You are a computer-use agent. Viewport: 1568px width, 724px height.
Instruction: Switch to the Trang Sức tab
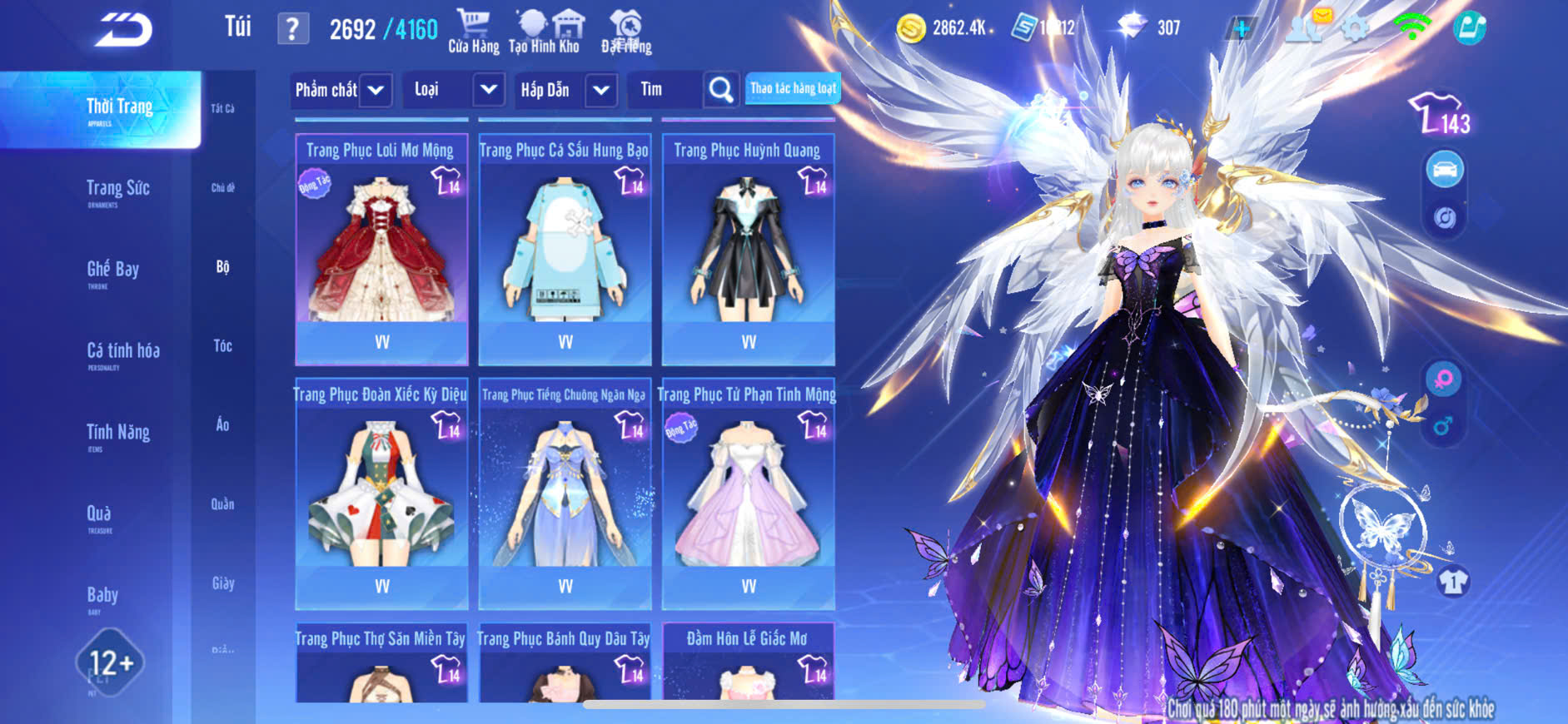click(x=117, y=191)
